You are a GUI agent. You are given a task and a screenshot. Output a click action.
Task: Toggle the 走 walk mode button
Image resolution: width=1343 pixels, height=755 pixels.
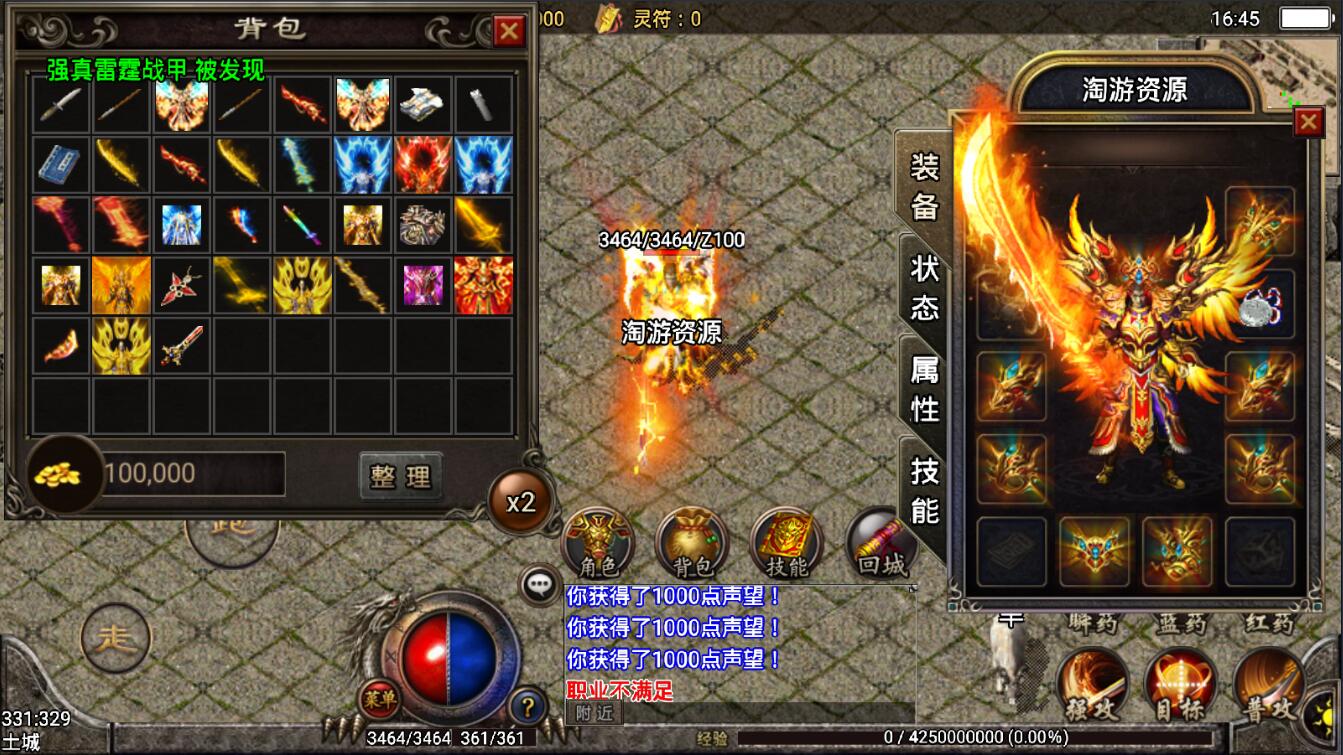coord(115,639)
